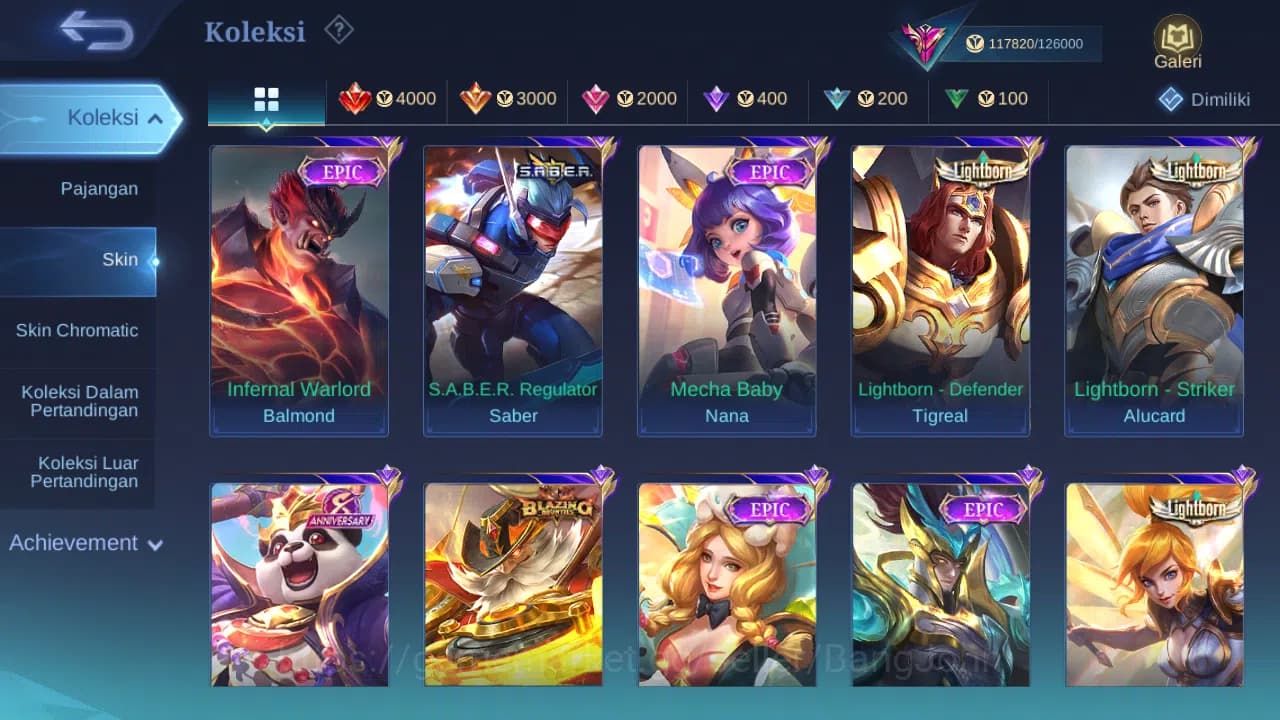
Task: Select the green 100-ticket rarity filter
Action: click(989, 99)
